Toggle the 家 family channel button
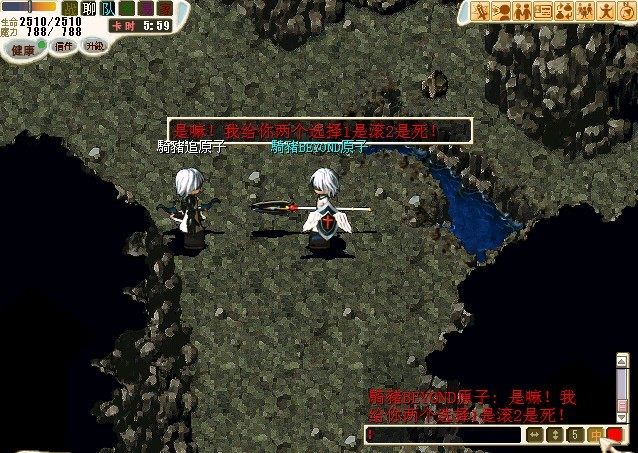This screenshot has width=638, height=453. click(x=164, y=8)
